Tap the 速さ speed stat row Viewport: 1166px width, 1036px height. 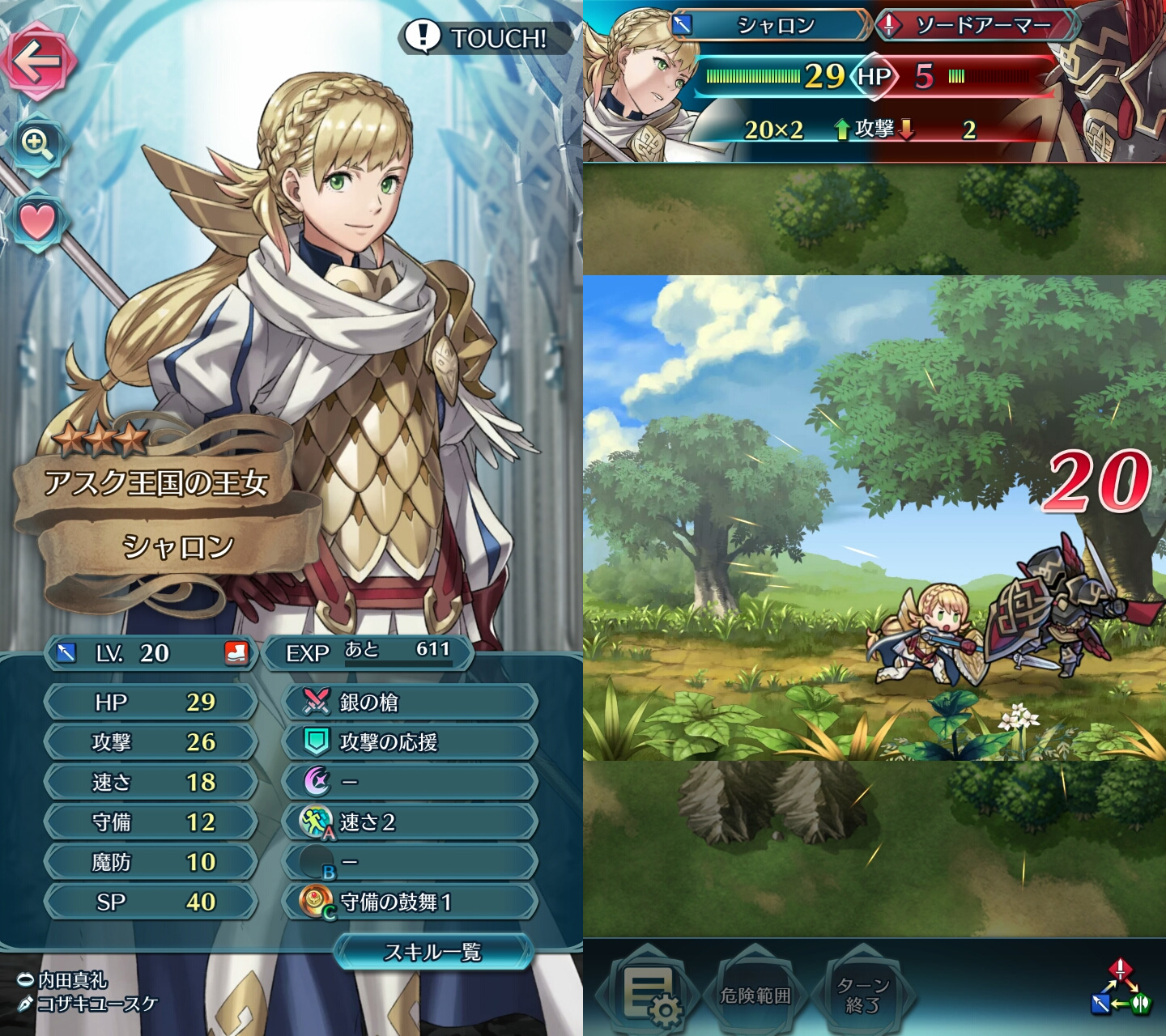pos(151,782)
